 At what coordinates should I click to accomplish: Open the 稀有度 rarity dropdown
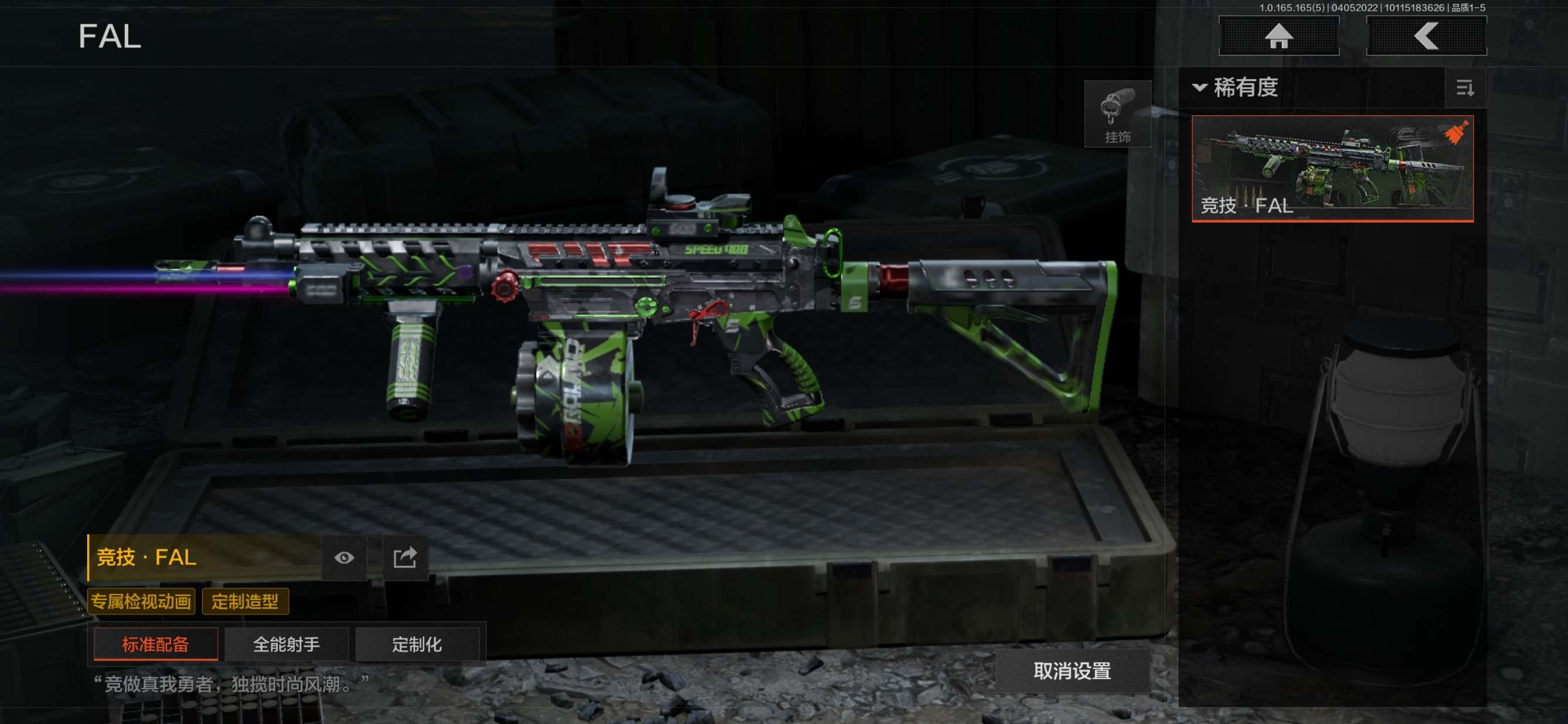[1236, 88]
